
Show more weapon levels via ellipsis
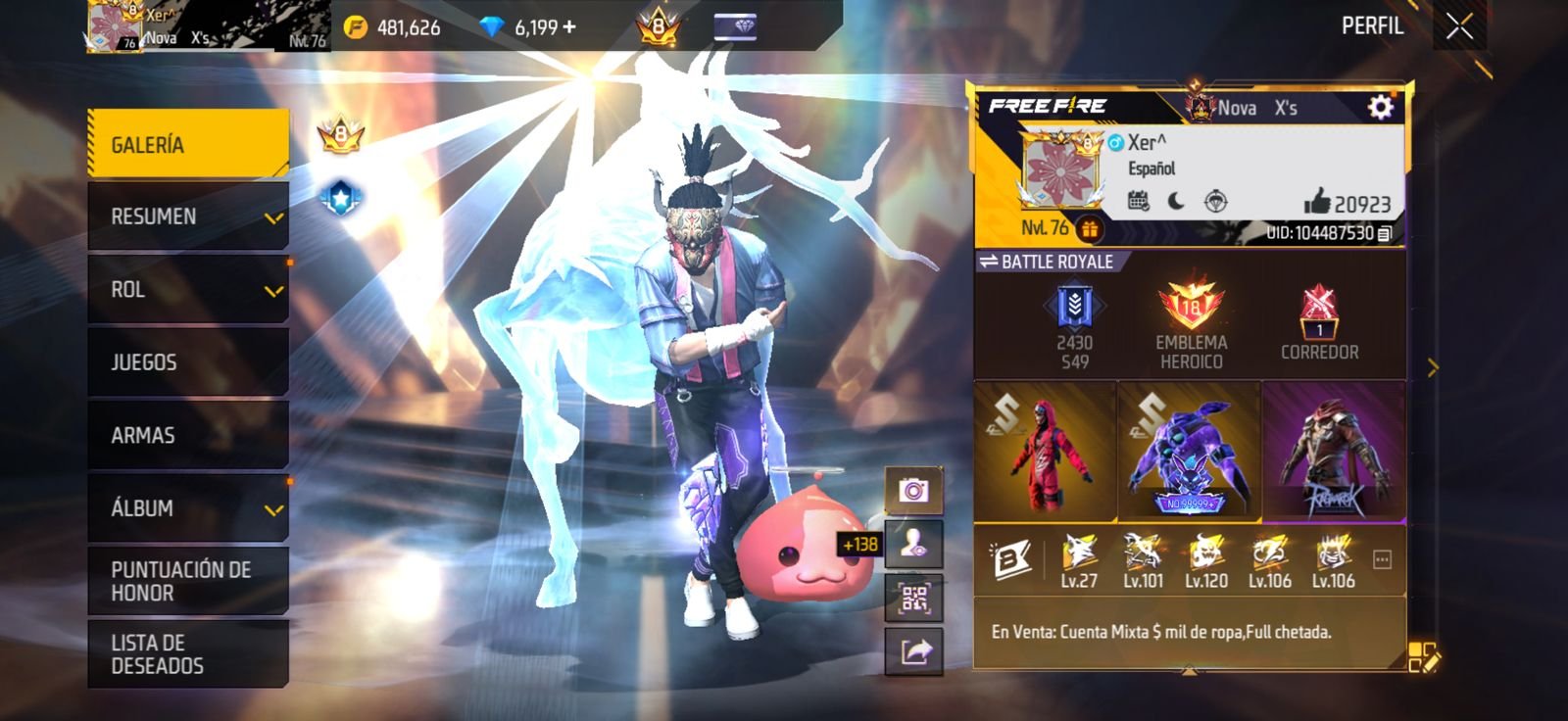coord(1382,560)
